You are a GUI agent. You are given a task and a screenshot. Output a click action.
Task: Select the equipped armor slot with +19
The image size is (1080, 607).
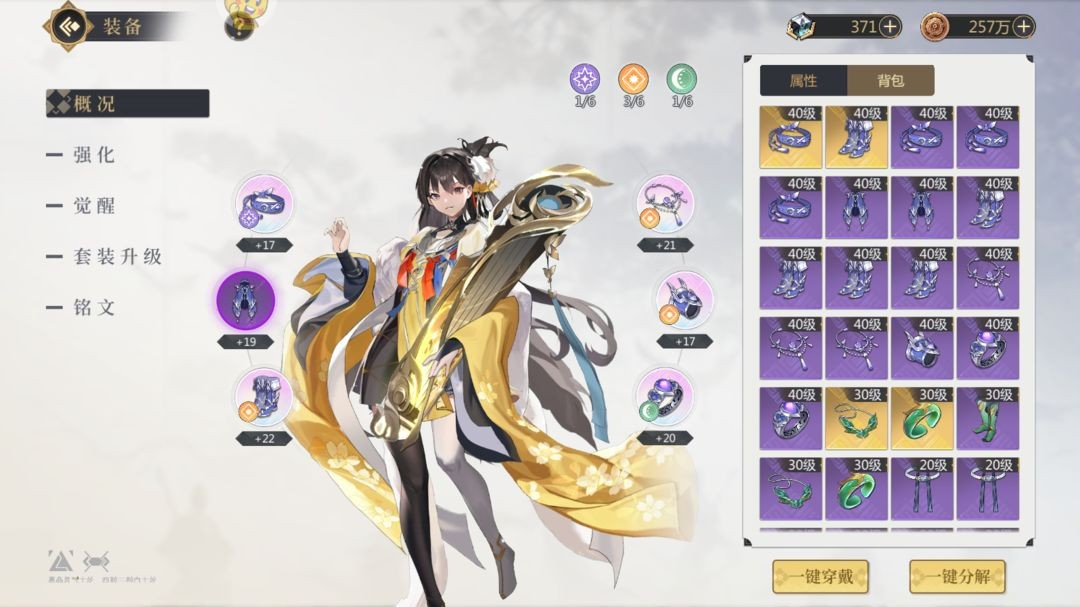[x=245, y=299]
